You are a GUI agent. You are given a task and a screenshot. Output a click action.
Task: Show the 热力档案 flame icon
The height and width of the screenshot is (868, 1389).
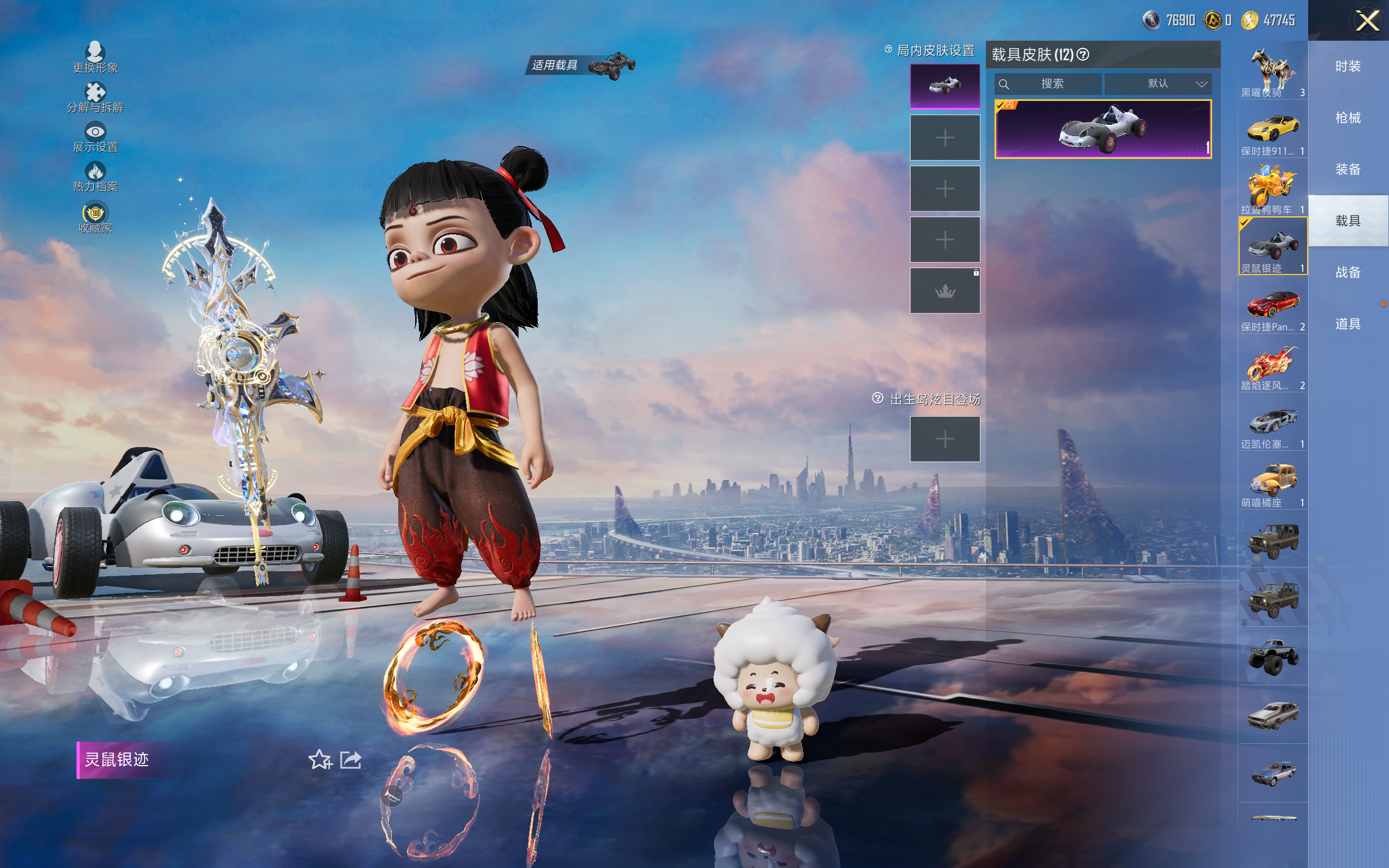point(95,171)
